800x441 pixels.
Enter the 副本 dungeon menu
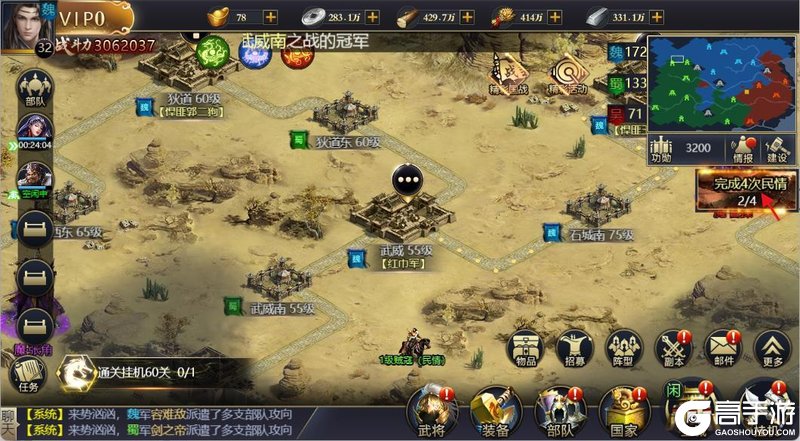[671, 349]
